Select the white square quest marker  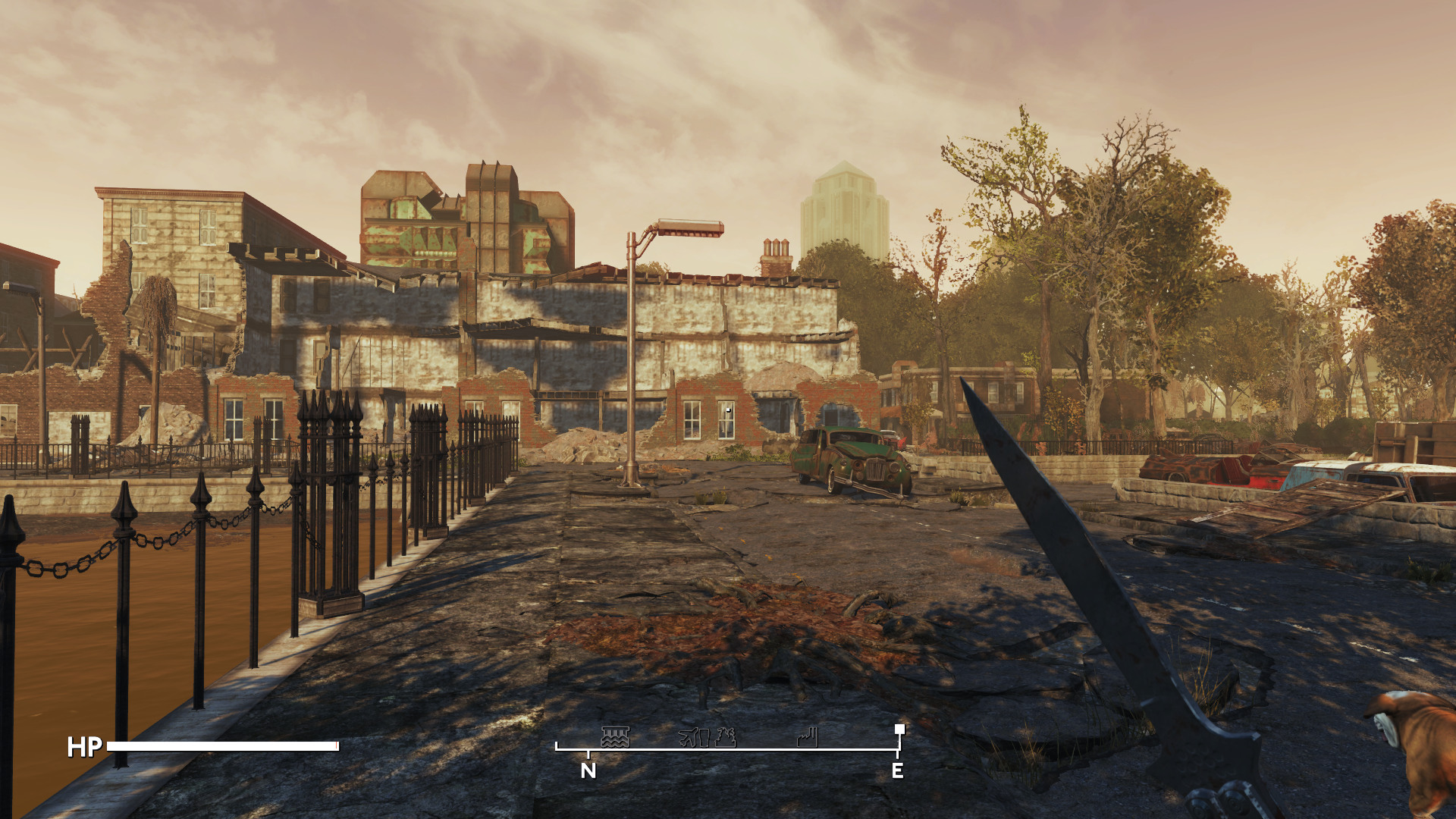click(x=899, y=729)
